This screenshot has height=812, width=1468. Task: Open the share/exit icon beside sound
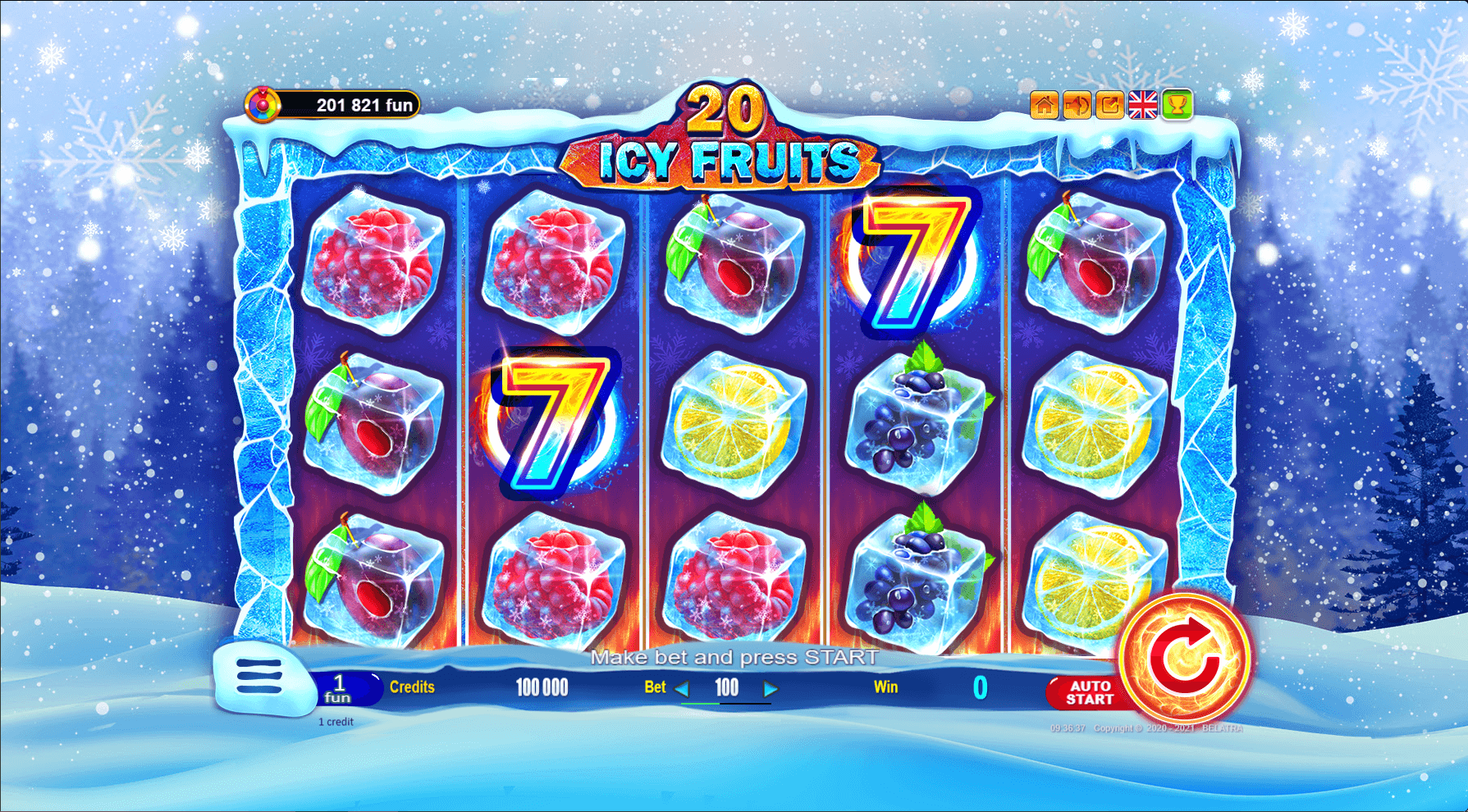coord(1109,105)
